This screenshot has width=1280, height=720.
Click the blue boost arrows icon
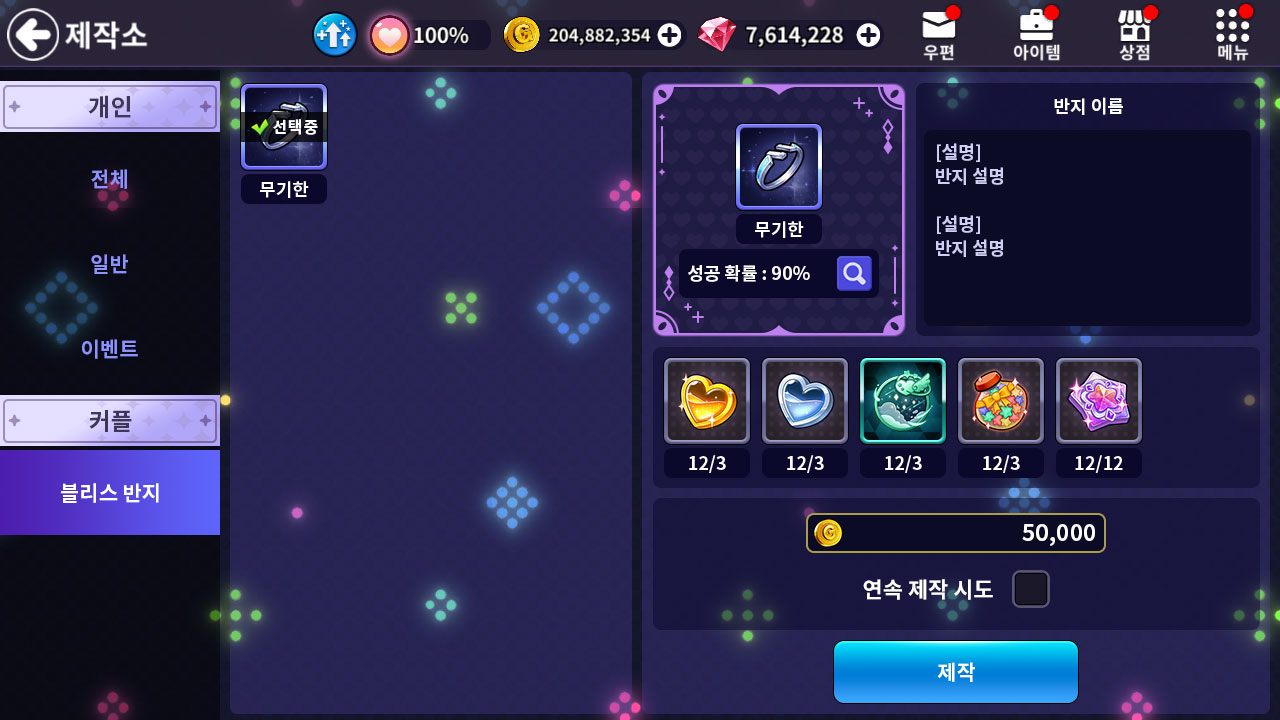tap(335, 35)
